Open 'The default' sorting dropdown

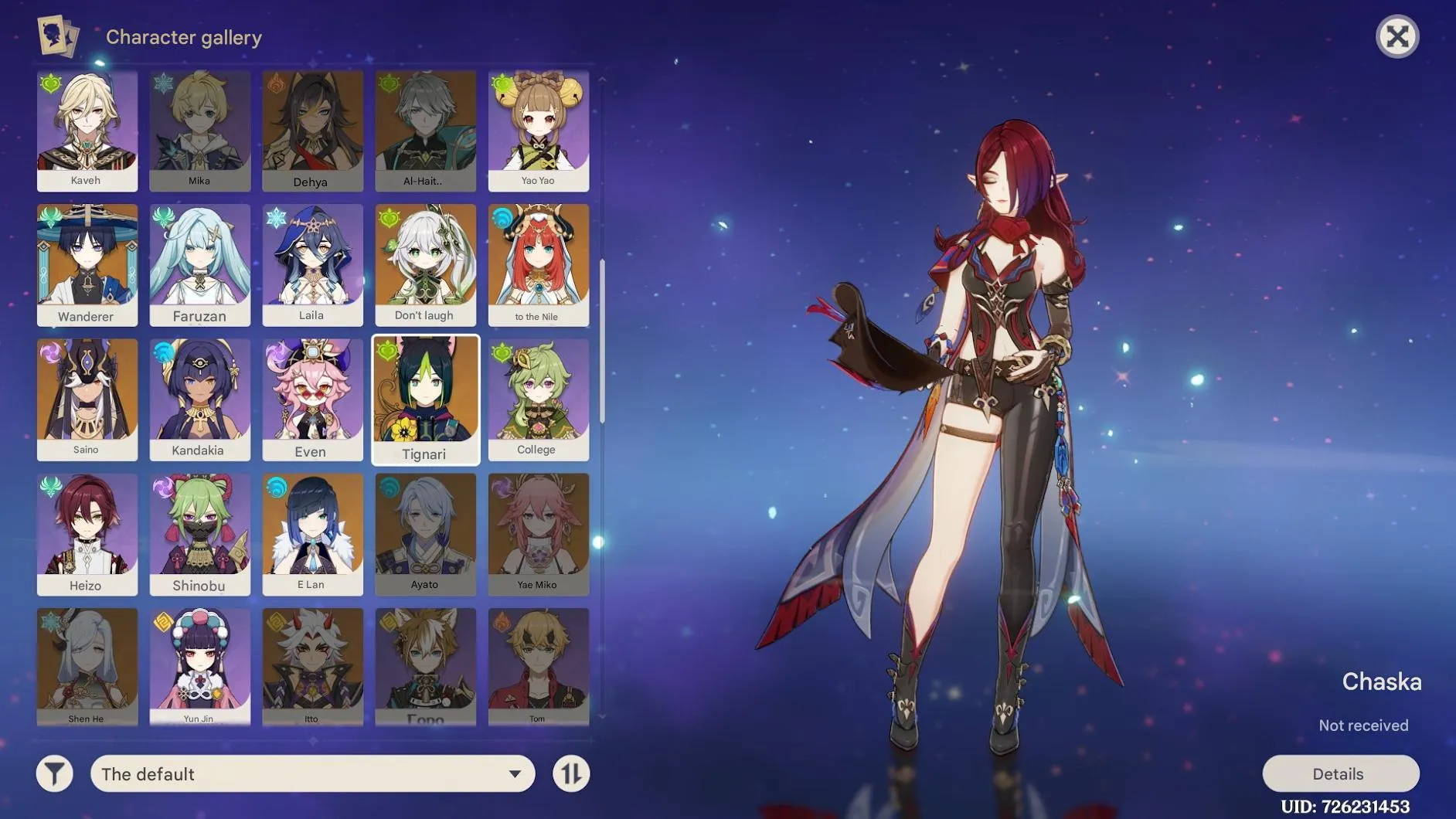click(309, 773)
